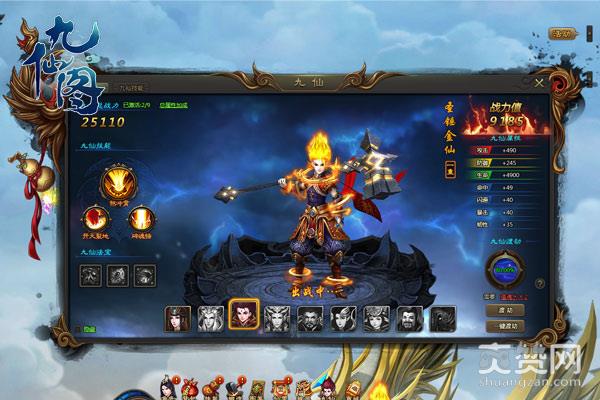Close the Nine Immortals panel
This screenshot has height=400, width=600.
(x=540, y=83)
